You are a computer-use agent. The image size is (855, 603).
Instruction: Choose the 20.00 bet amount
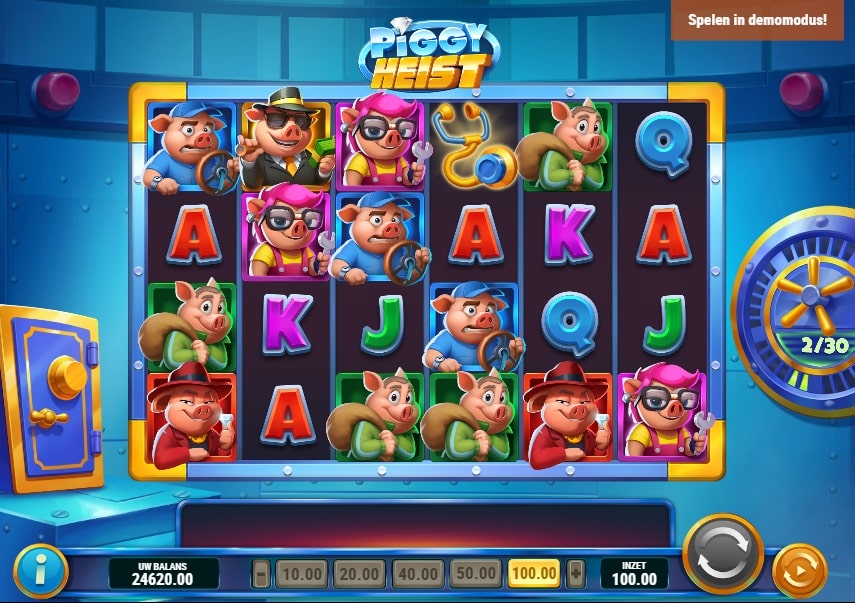[359, 574]
